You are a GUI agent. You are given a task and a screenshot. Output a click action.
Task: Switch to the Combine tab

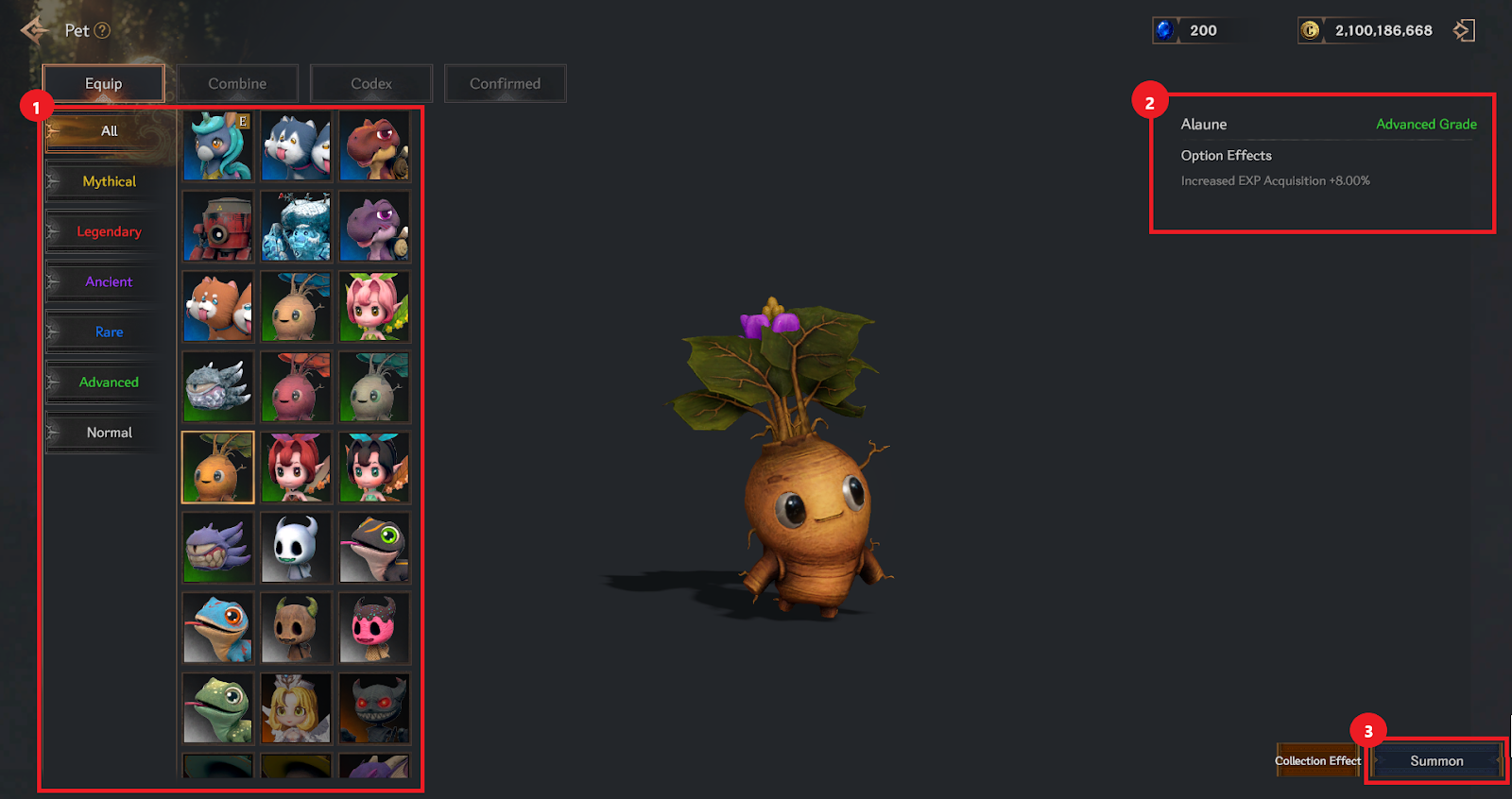click(237, 83)
